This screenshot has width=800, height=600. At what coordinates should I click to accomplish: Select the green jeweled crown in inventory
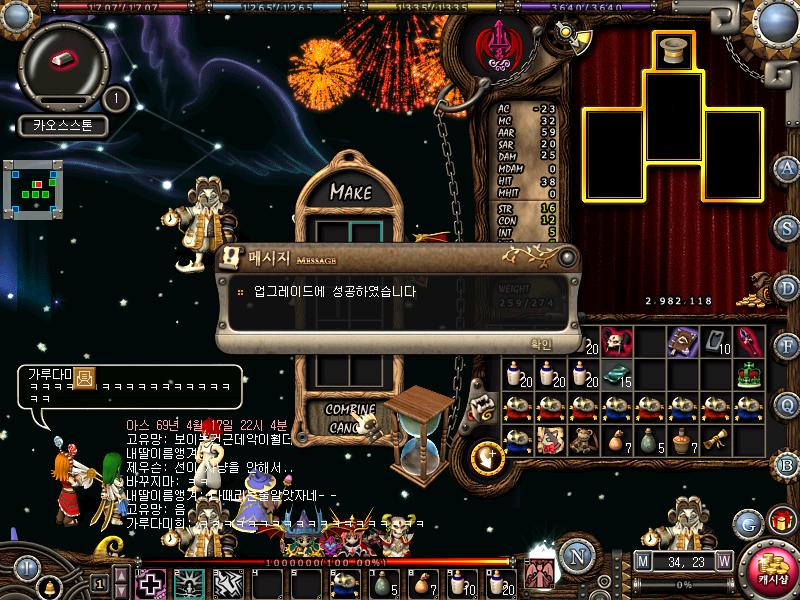pyautogui.click(x=750, y=374)
